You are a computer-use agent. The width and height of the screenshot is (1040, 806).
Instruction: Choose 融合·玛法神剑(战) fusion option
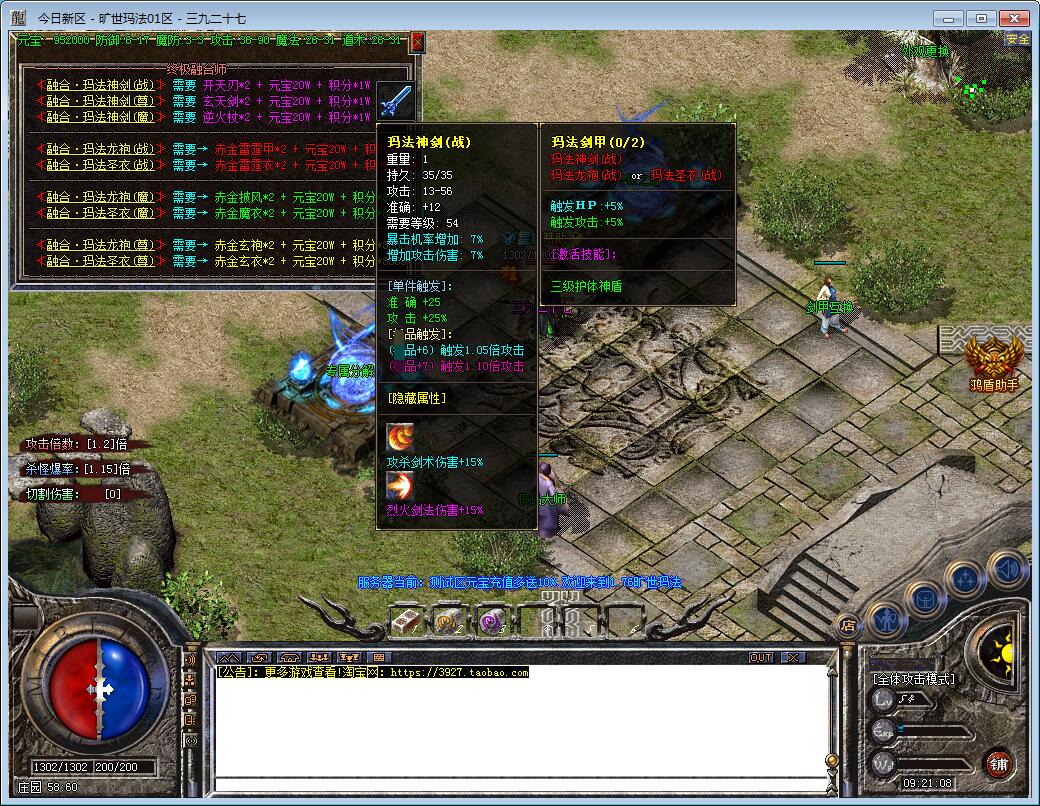click(x=100, y=86)
